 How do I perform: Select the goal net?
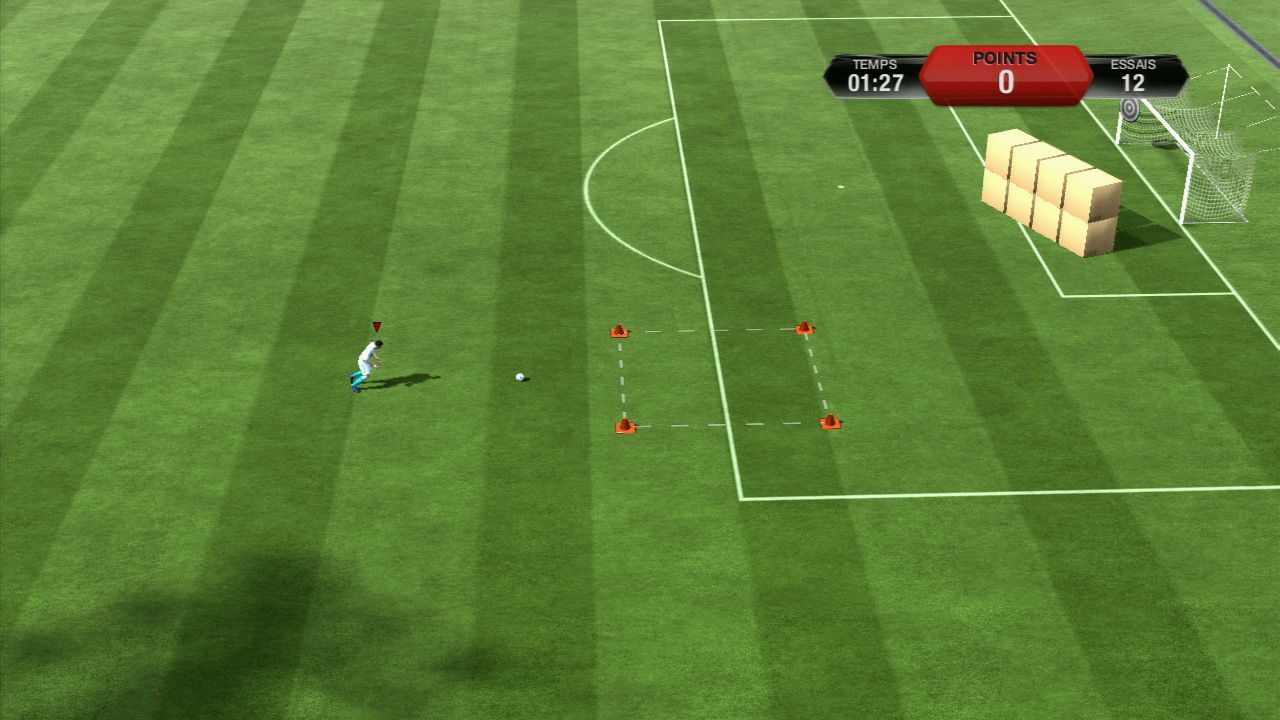click(x=1220, y=170)
